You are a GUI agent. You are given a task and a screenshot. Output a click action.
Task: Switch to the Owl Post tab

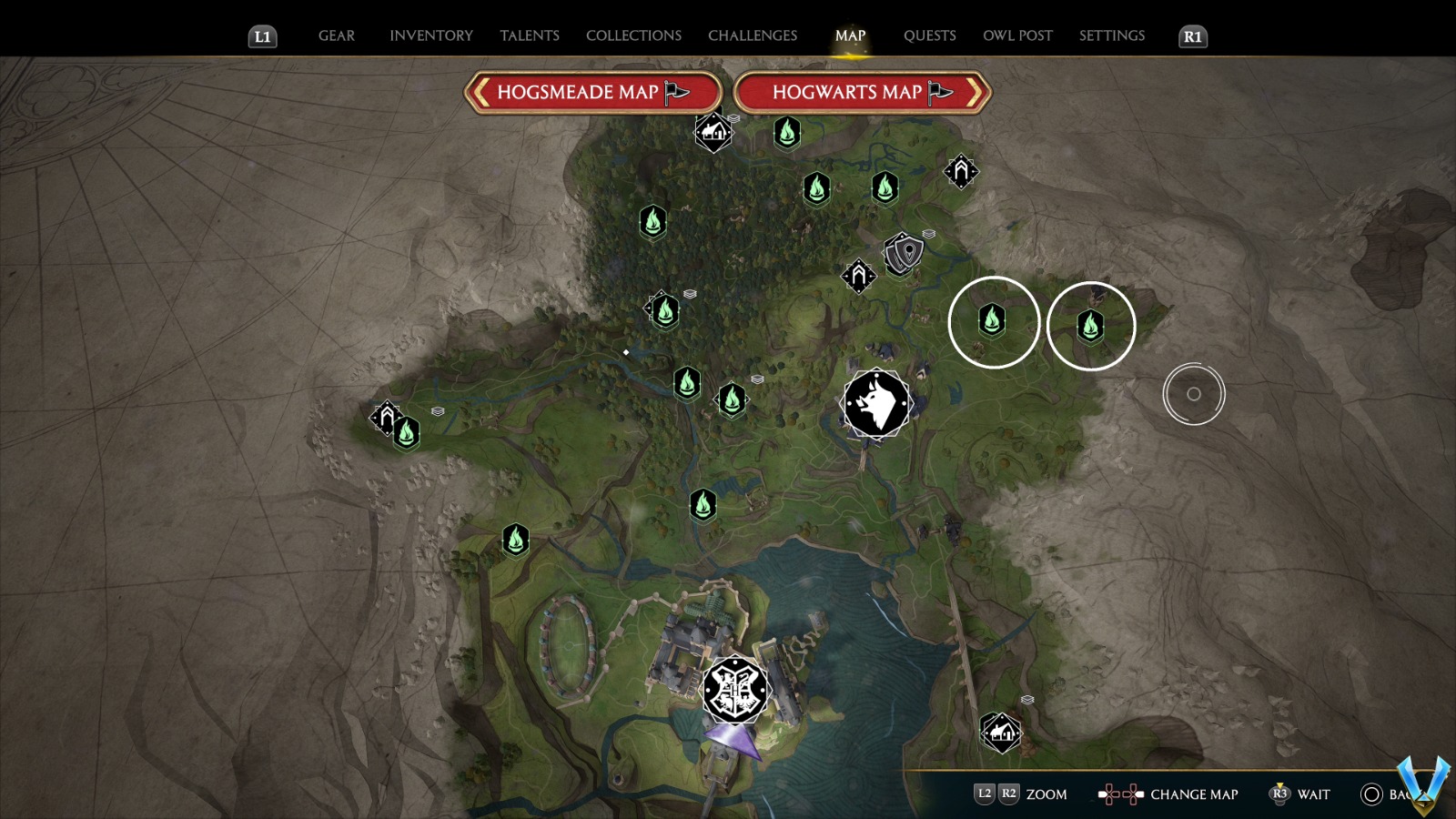click(x=1017, y=35)
